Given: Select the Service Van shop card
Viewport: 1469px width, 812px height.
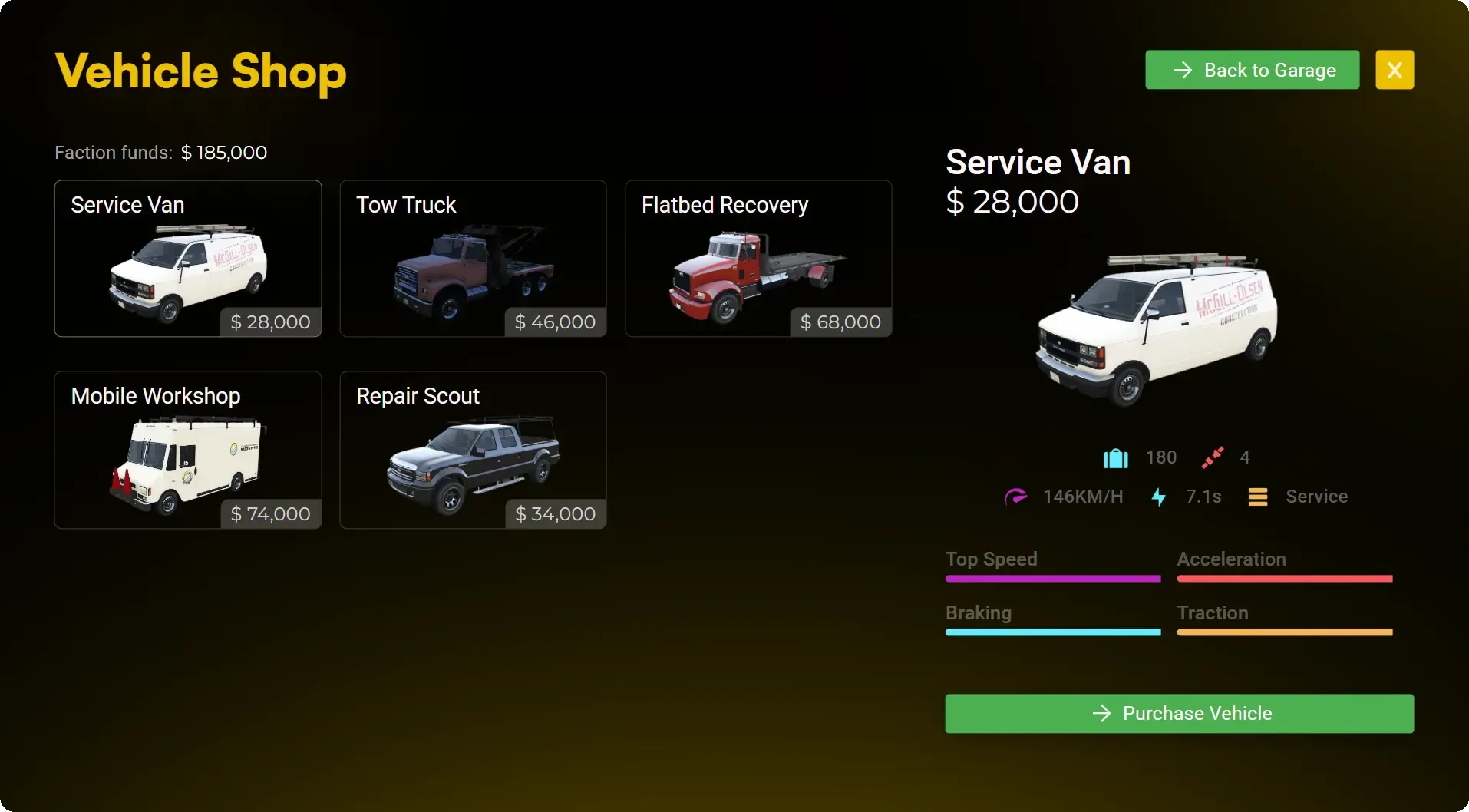Looking at the screenshot, I should click(188, 259).
